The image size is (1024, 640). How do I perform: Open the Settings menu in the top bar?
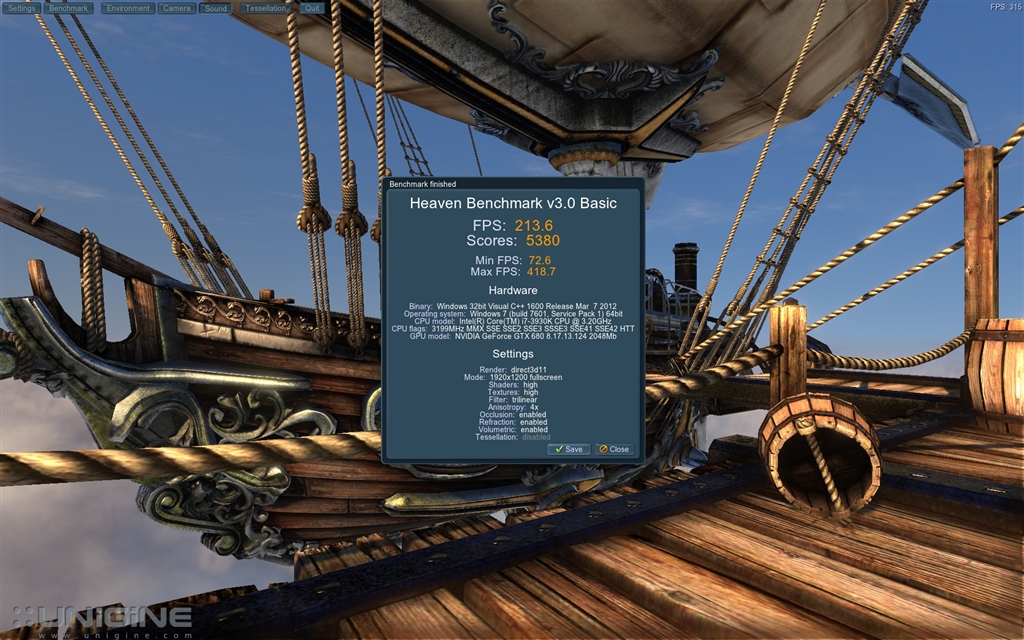point(22,8)
